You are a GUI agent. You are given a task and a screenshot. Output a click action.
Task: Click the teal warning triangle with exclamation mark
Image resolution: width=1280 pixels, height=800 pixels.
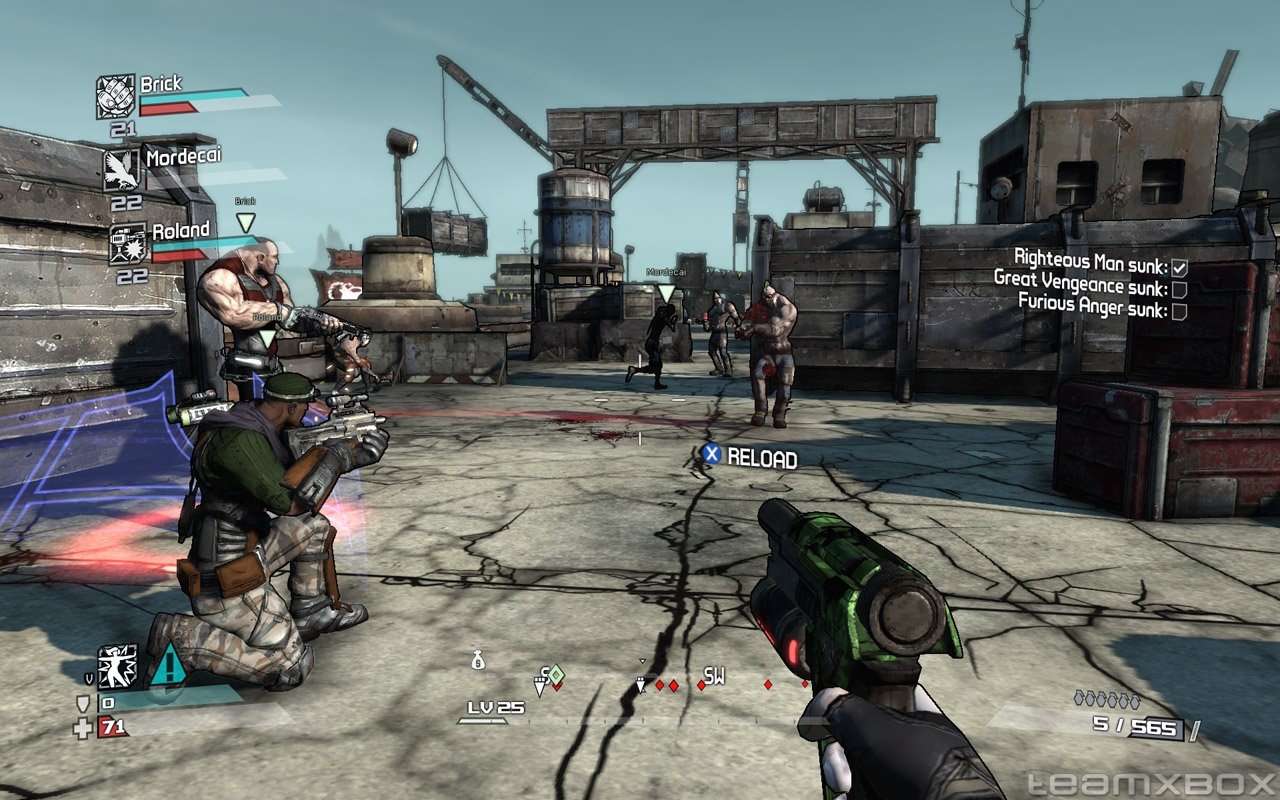(x=171, y=666)
